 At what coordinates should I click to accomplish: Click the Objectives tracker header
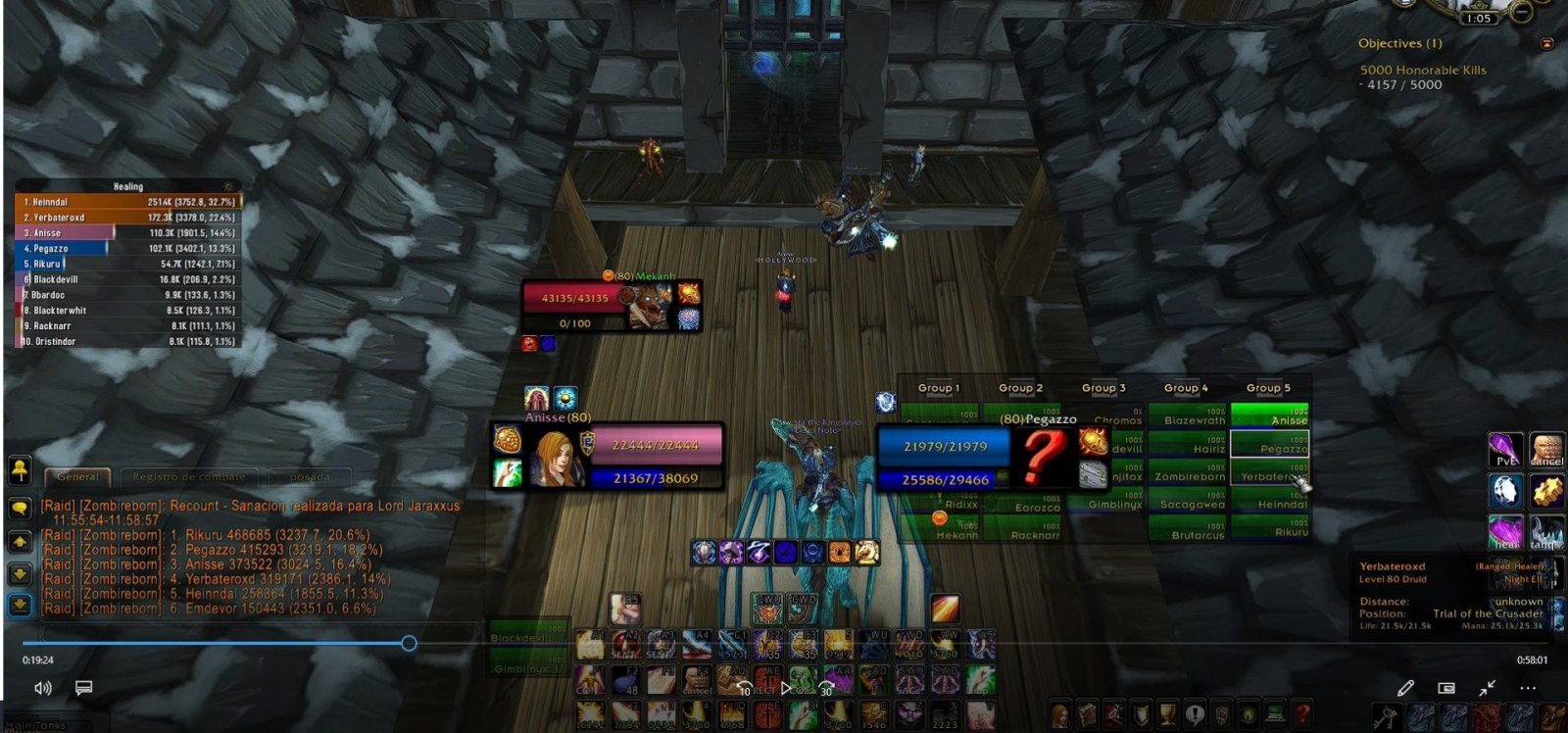point(1399,44)
